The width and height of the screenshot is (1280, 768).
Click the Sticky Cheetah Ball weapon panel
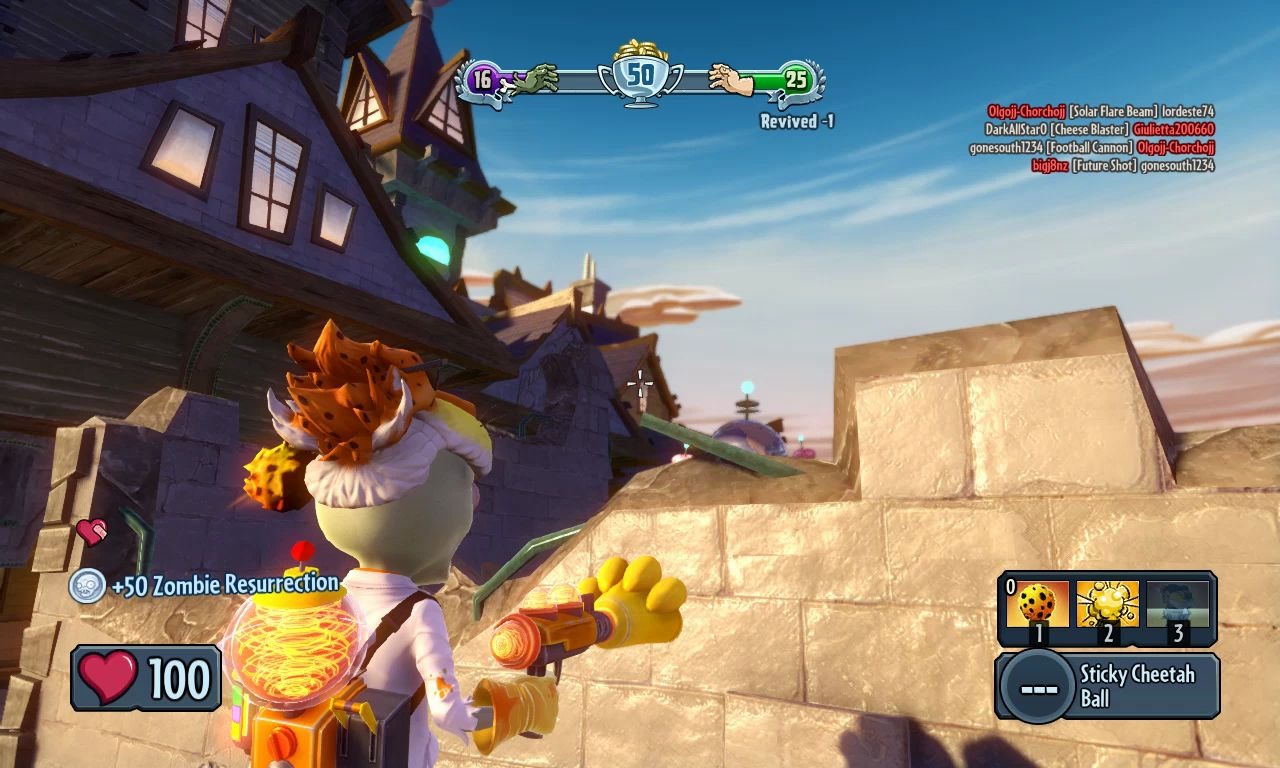pyautogui.click(x=1107, y=686)
